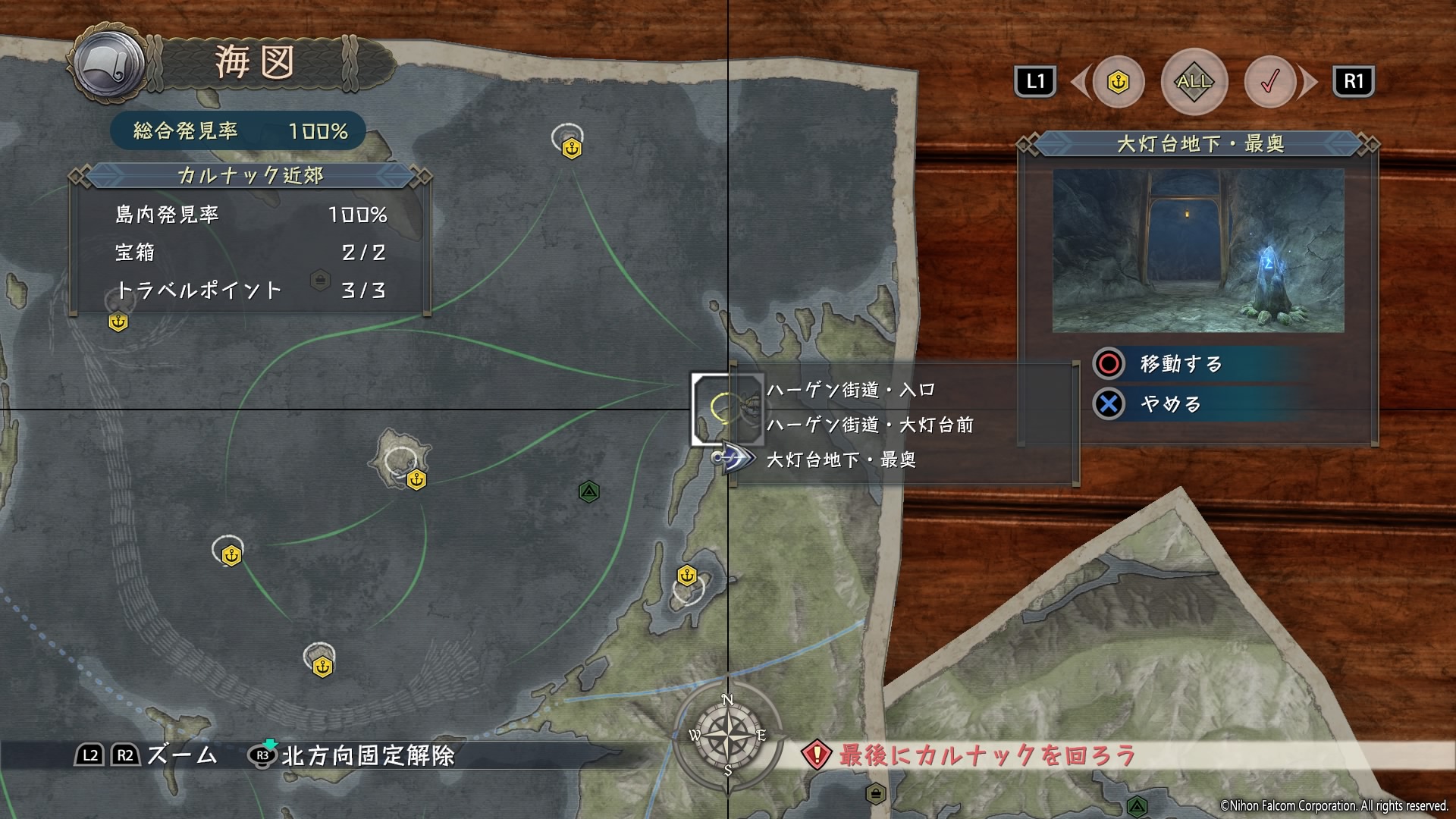The height and width of the screenshot is (819, 1456).
Task: Click the left arrow beside the filters
Action: point(1081,82)
